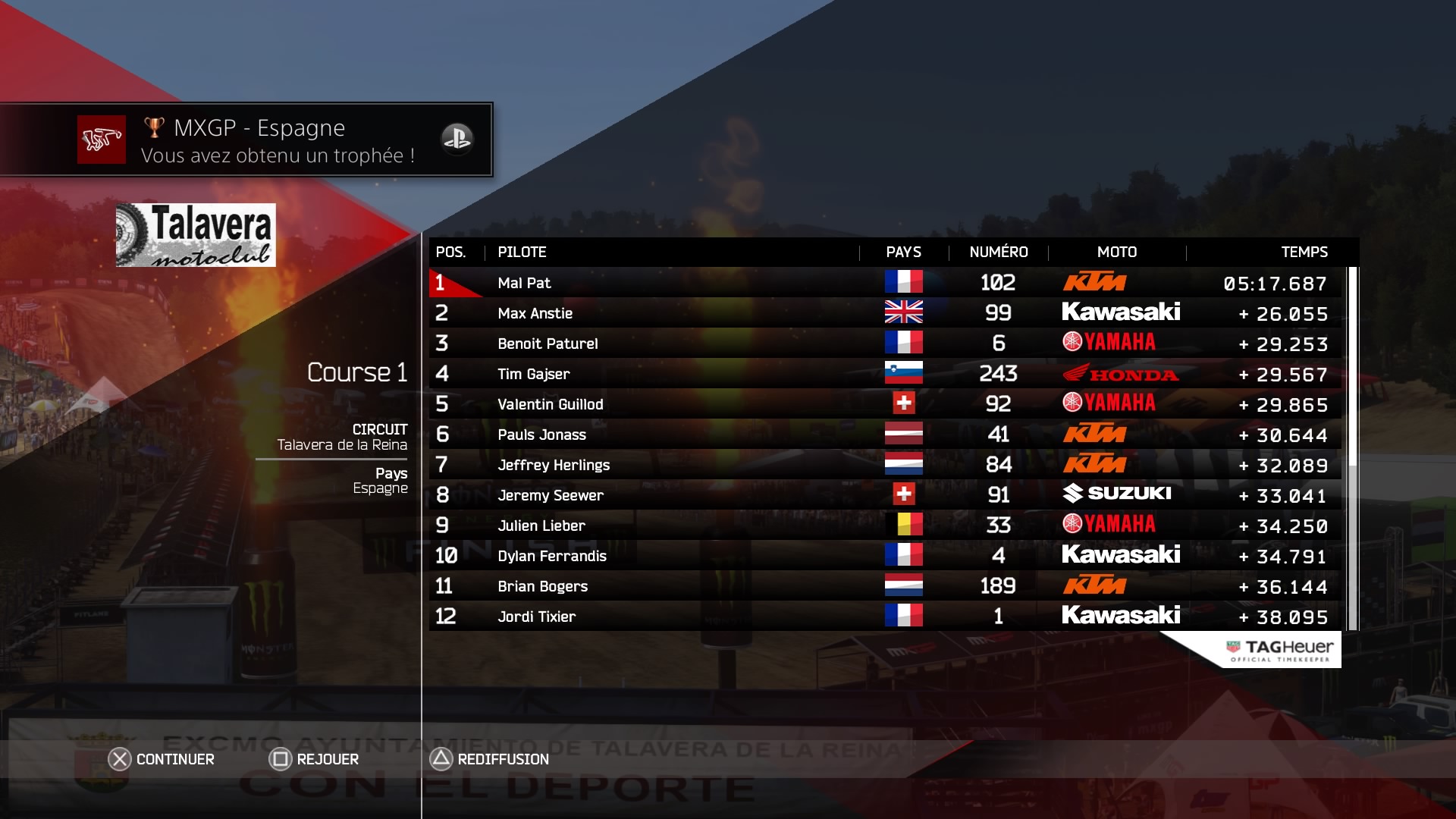Select the Continuer option
Image resolution: width=1456 pixels, height=819 pixels.
click(162, 759)
